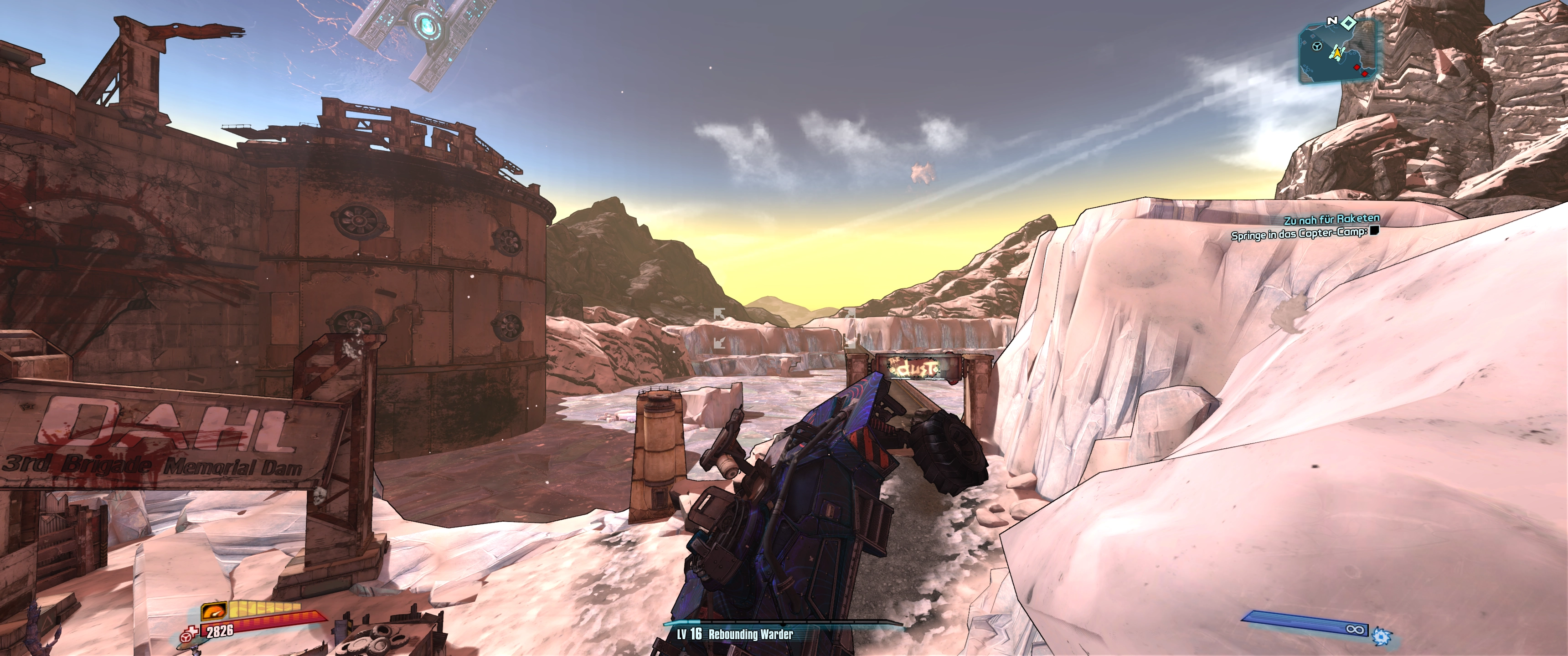Select the "Zu nah für Raketen" quest title
Image resolution: width=1568 pixels, height=656 pixels.
point(1331,219)
